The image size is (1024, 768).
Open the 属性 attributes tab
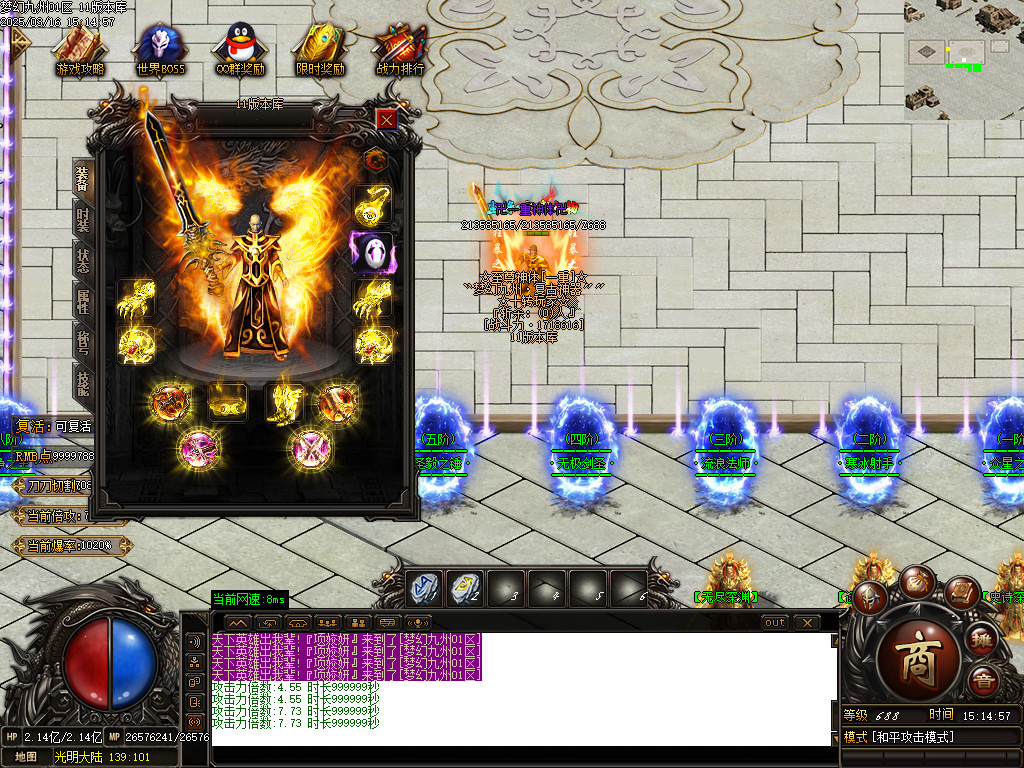(x=83, y=300)
